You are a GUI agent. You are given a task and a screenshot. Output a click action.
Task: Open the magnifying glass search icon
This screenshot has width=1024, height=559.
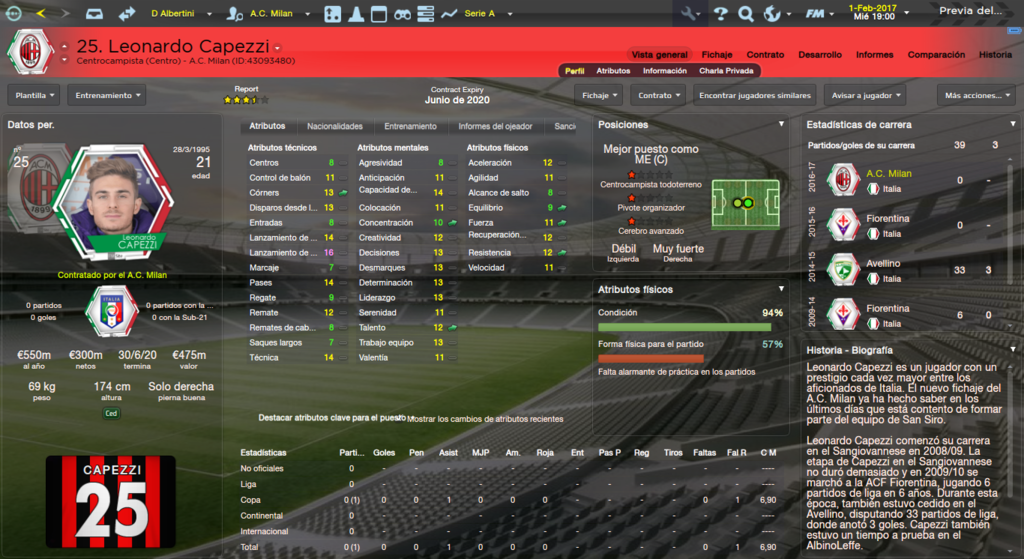tap(745, 14)
